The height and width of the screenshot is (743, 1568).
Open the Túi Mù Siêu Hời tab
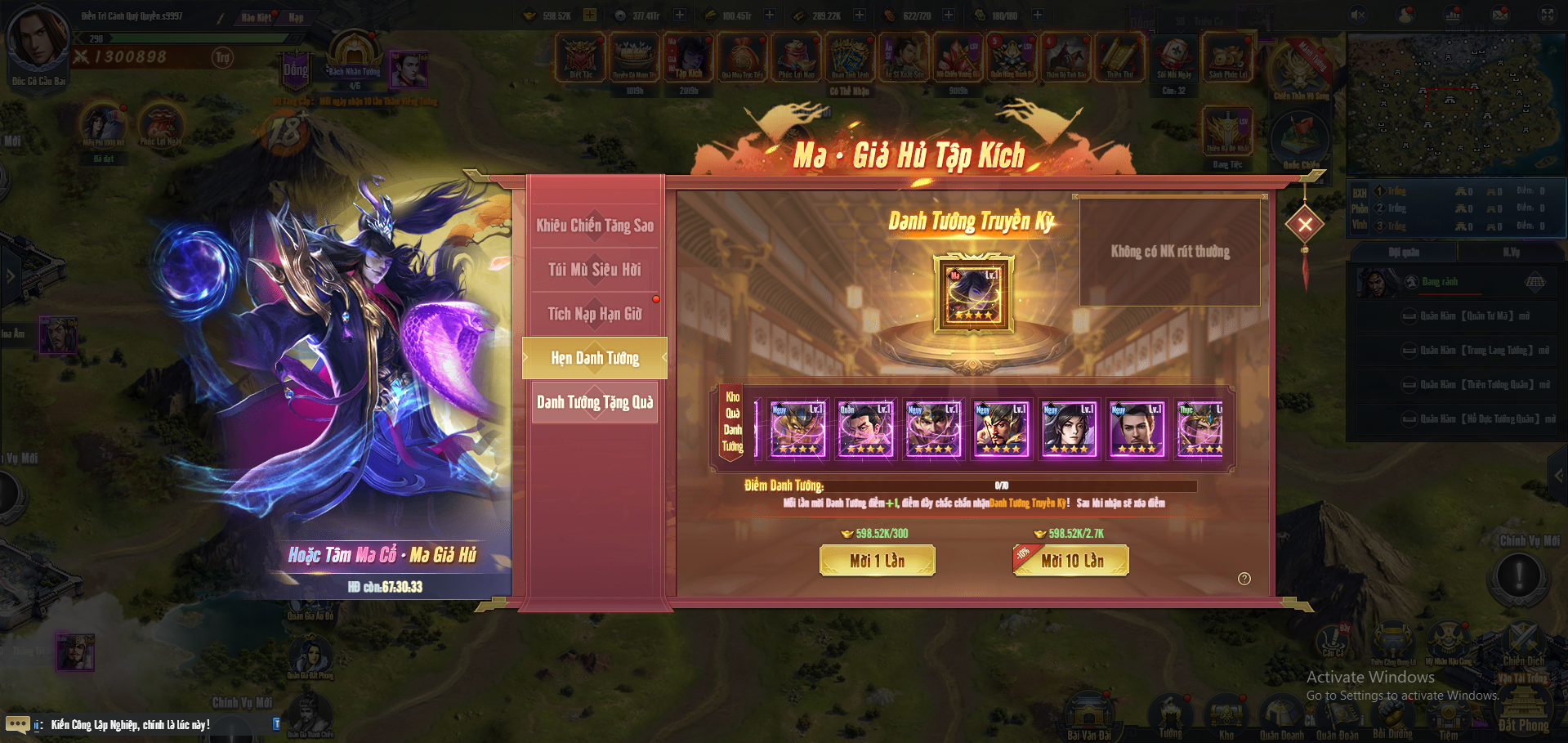(595, 270)
